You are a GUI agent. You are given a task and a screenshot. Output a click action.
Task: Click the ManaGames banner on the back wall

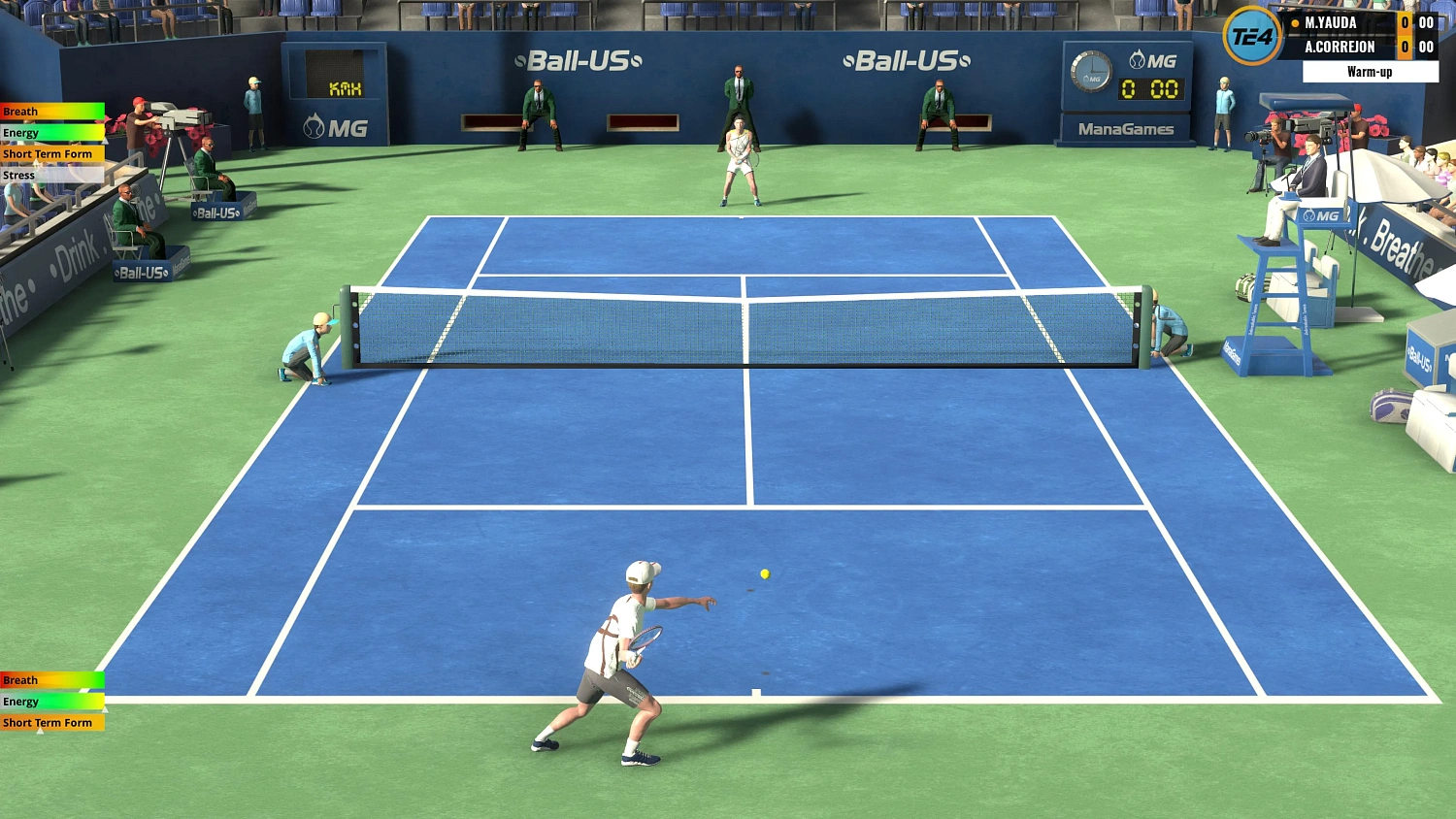(x=1126, y=128)
